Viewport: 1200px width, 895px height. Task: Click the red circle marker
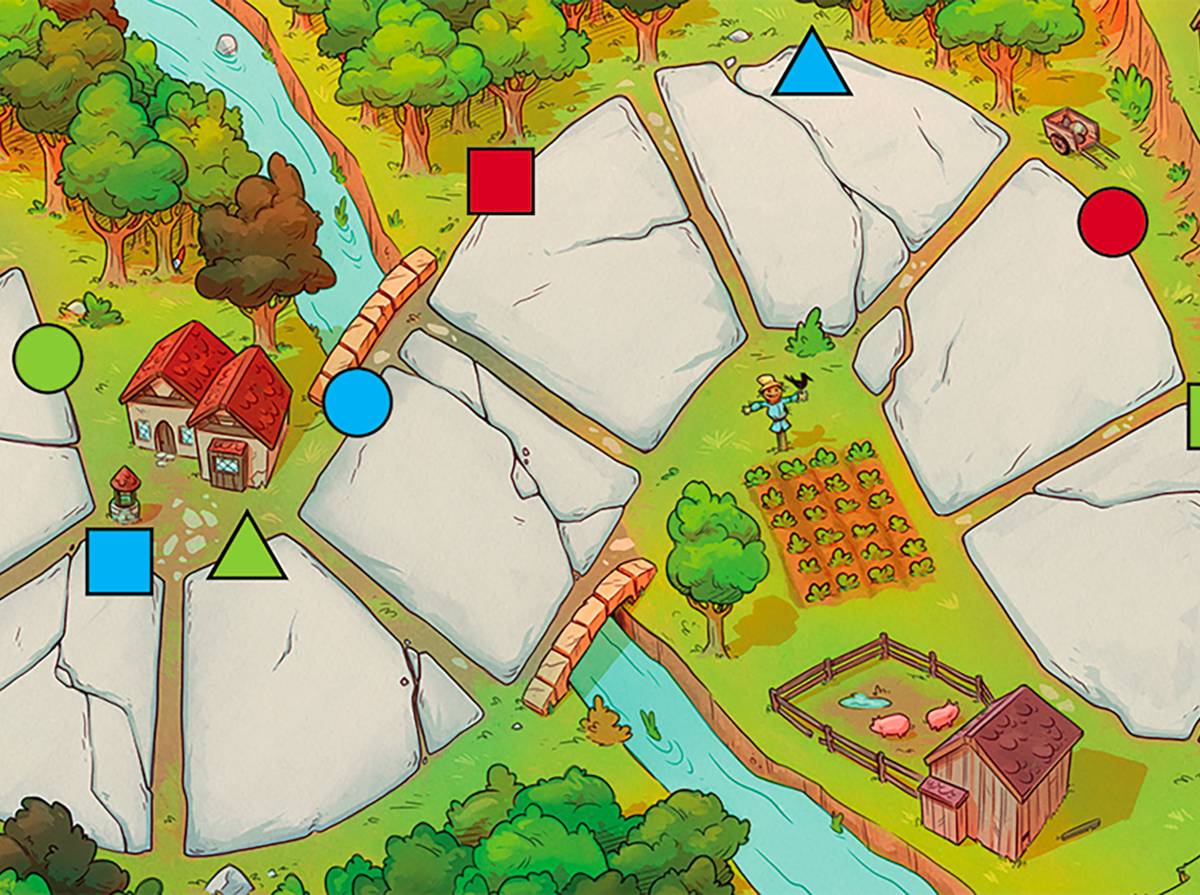(x=1113, y=221)
